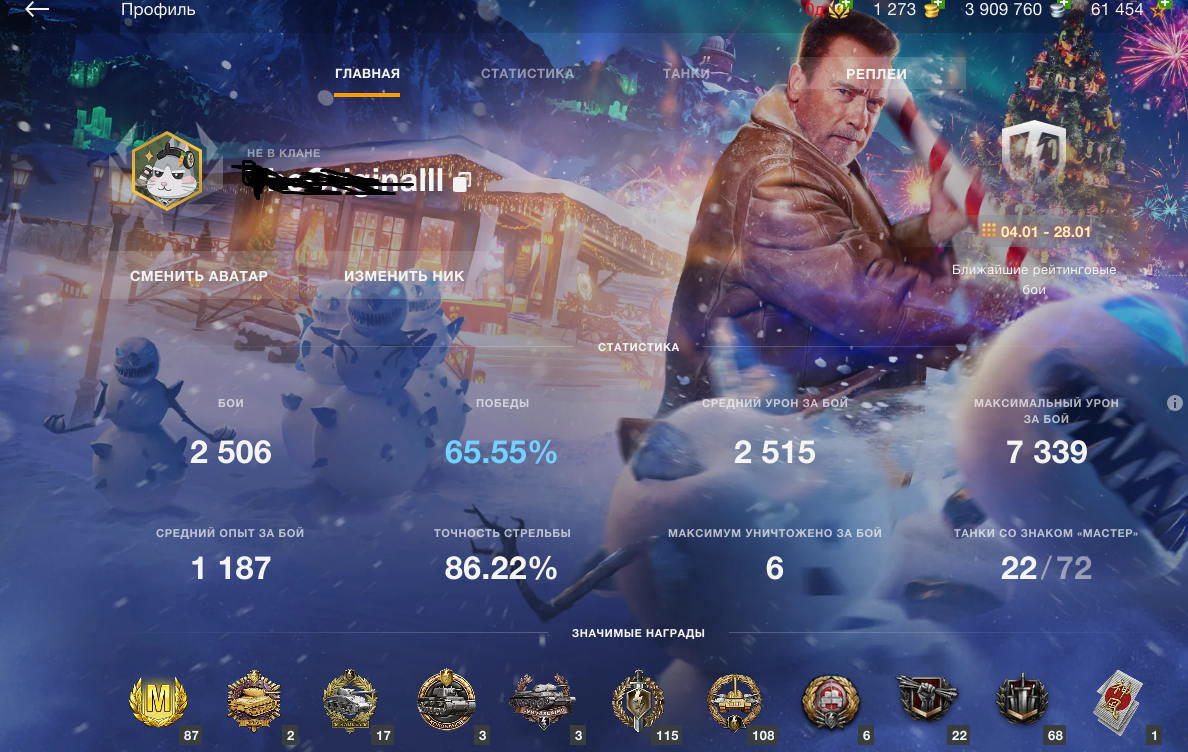Inspect the red cross medal with 6
This screenshot has width=1188, height=752.
(x=831, y=700)
